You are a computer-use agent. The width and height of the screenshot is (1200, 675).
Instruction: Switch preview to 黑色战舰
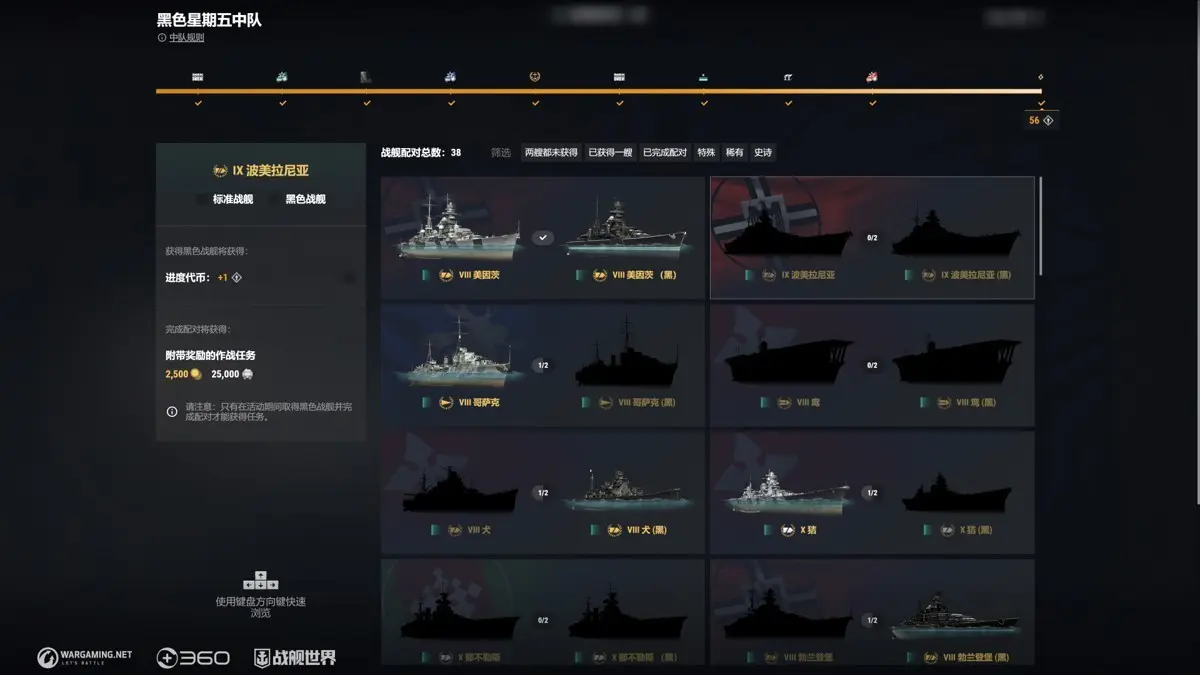pyautogui.click(x=305, y=199)
